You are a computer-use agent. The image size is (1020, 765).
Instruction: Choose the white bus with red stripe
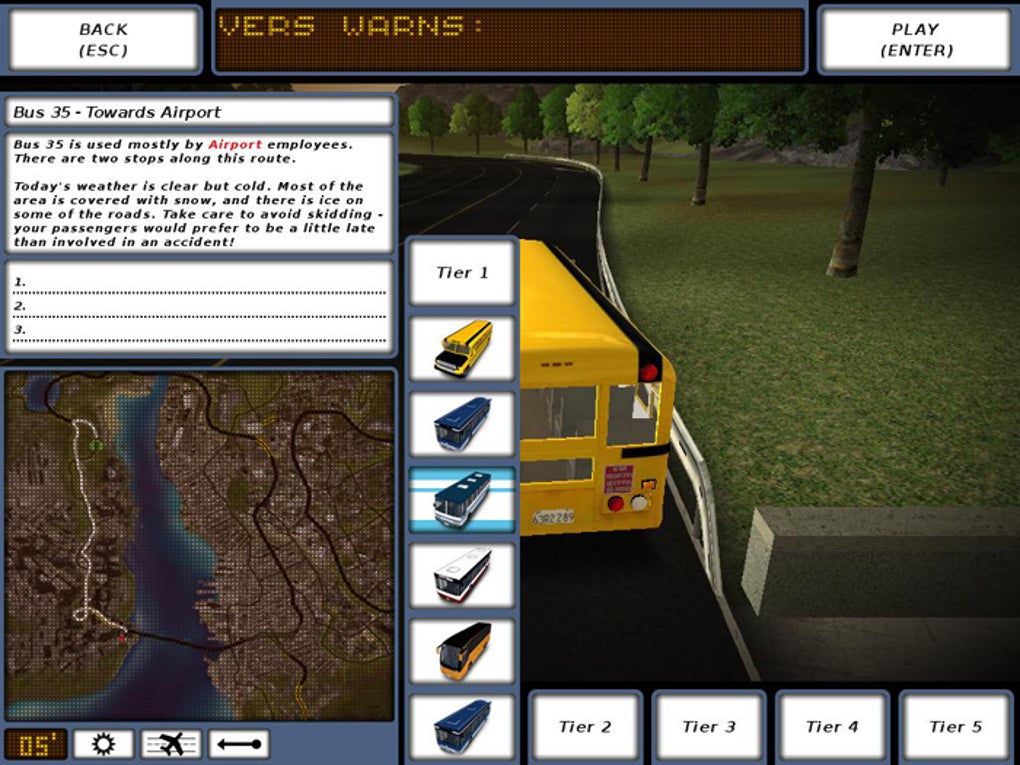(462, 575)
